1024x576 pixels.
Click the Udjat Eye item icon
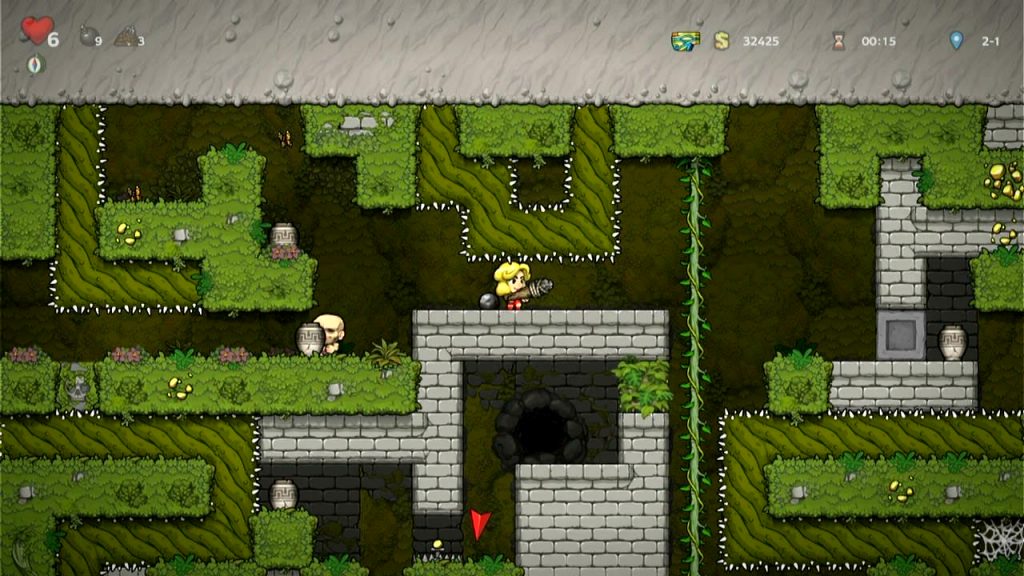pos(685,41)
